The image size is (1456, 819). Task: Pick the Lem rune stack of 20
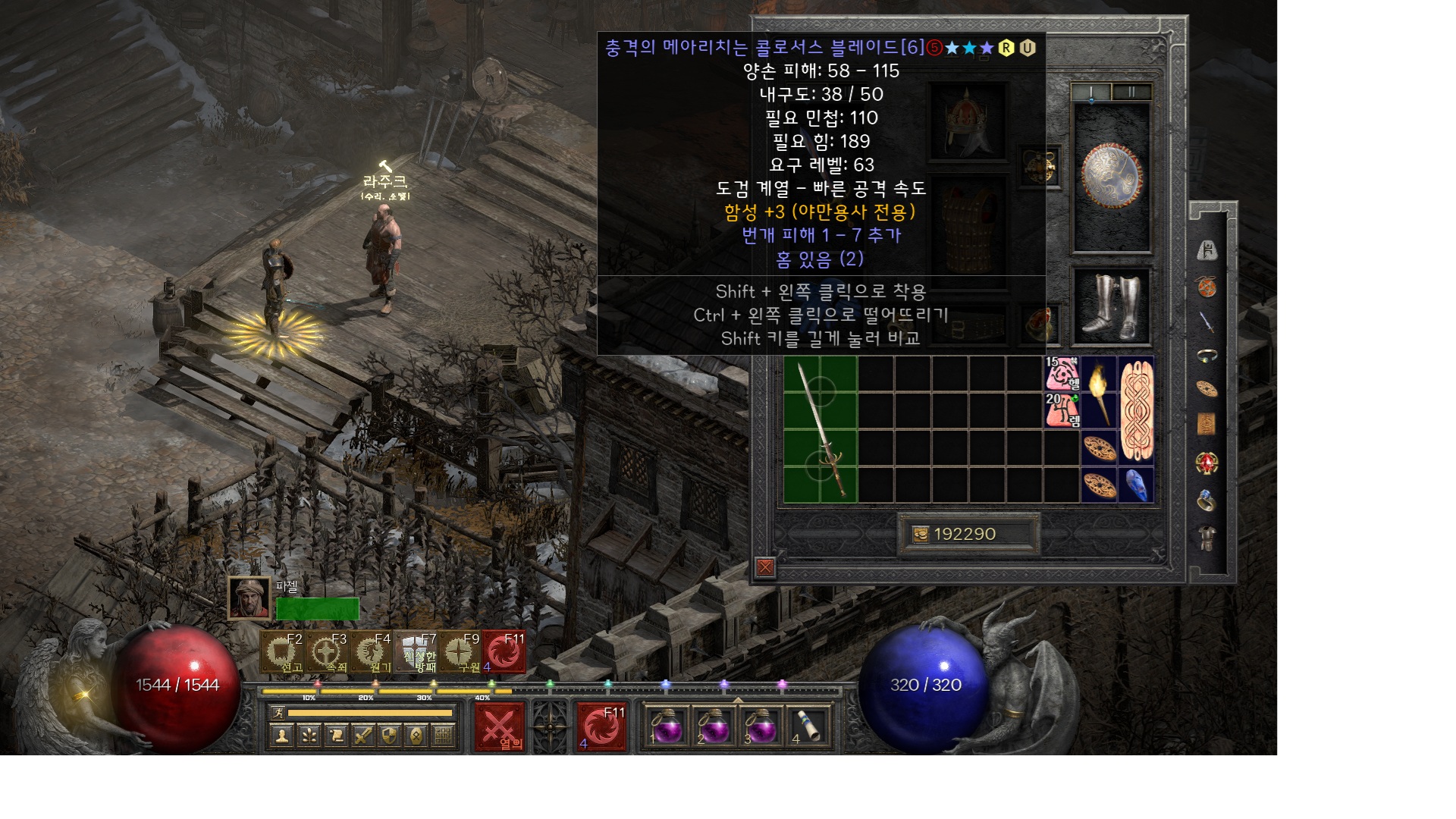click(1062, 409)
